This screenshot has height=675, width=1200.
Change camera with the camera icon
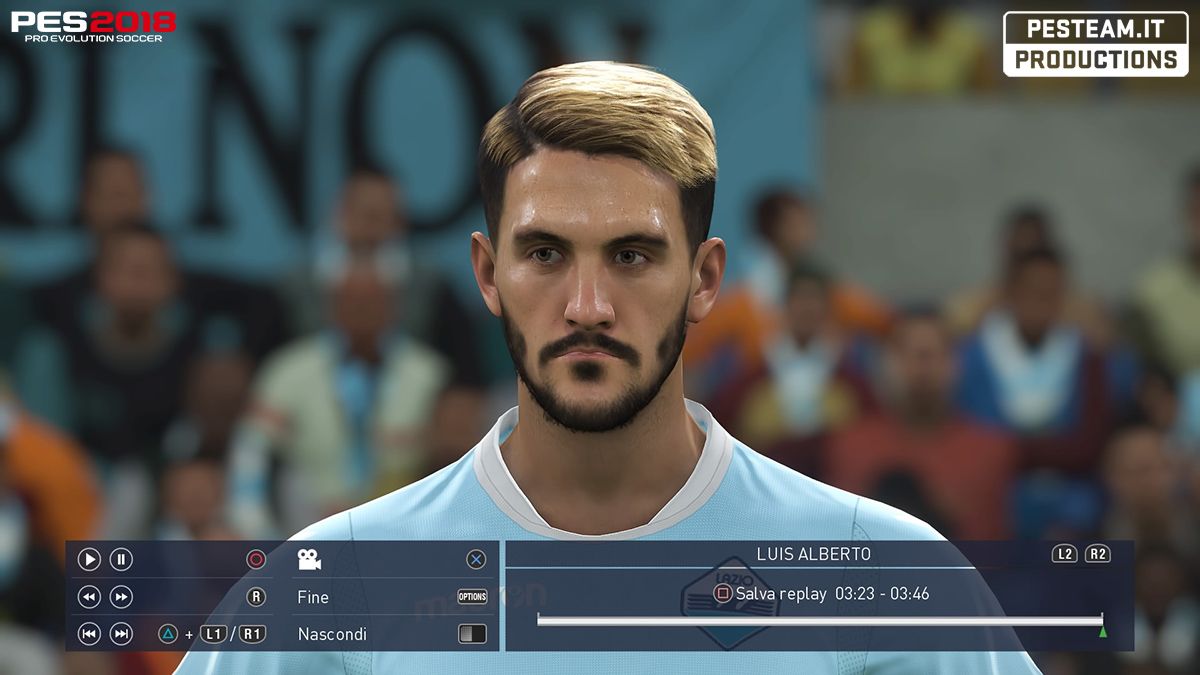pyautogui.click(x=309, y=560)
